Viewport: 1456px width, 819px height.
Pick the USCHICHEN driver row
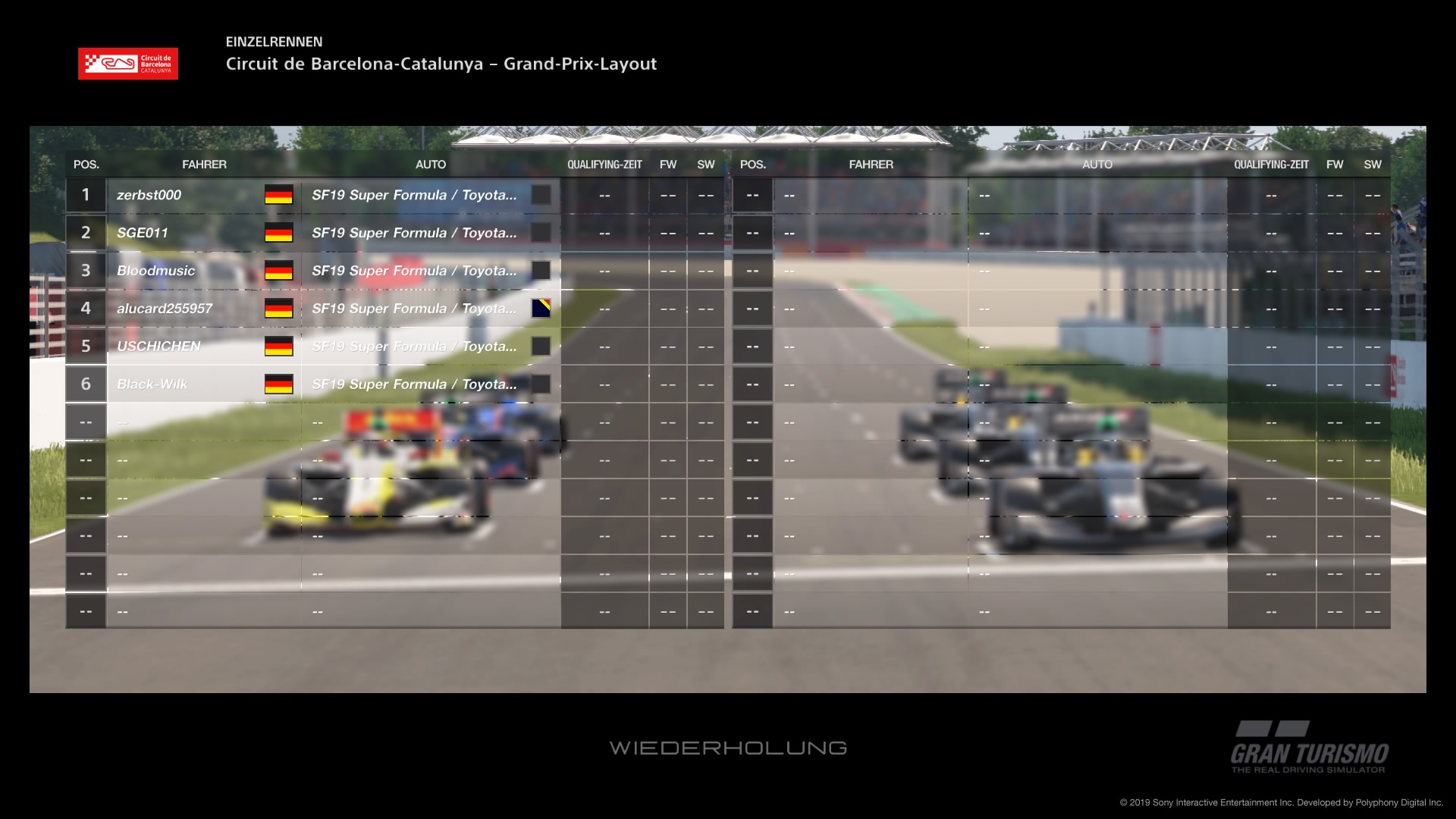click(x=158, y=347)
